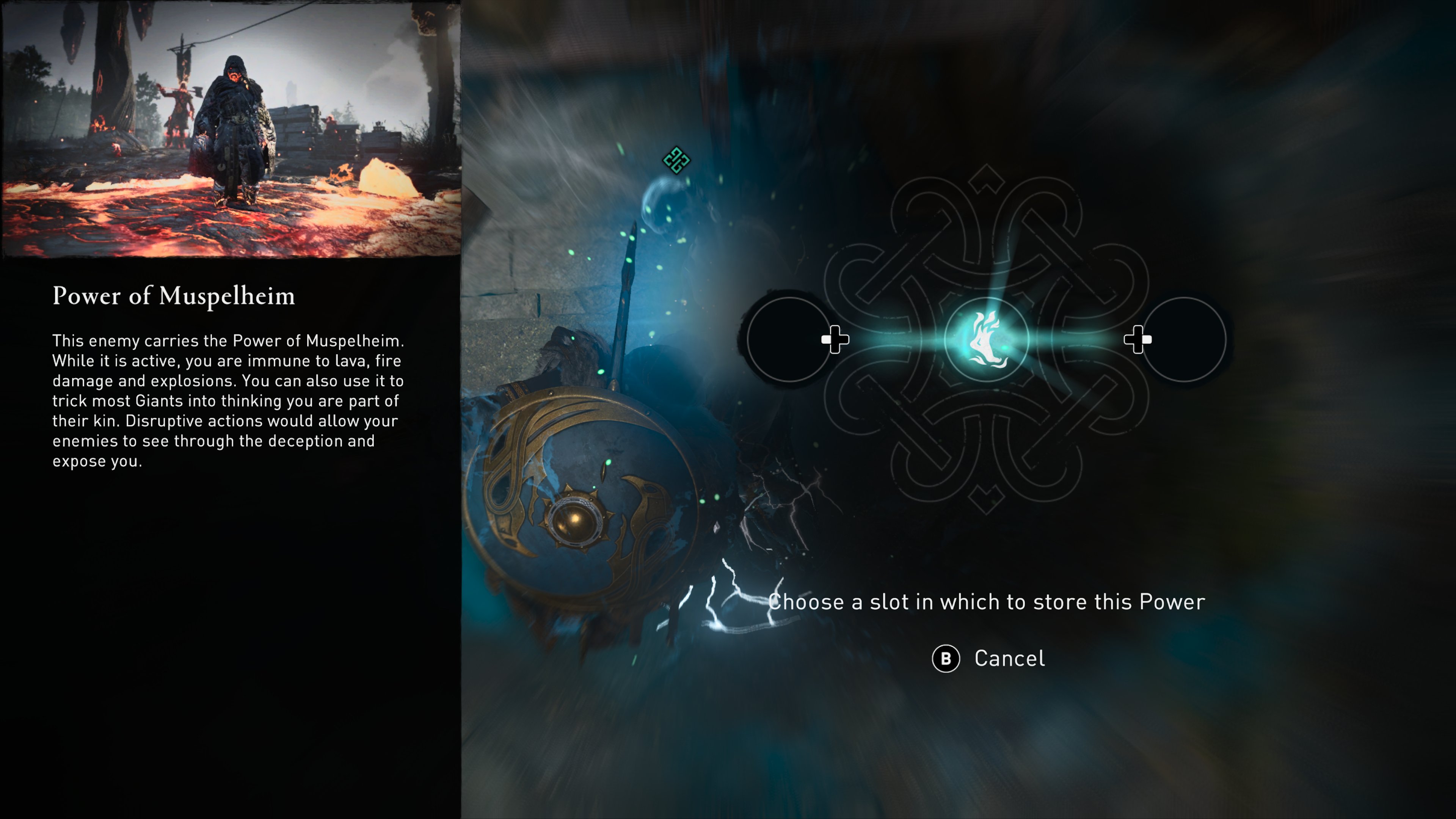
Task: Select the glowing Power of Muspelheim flame icon
Action: (986, 340)
